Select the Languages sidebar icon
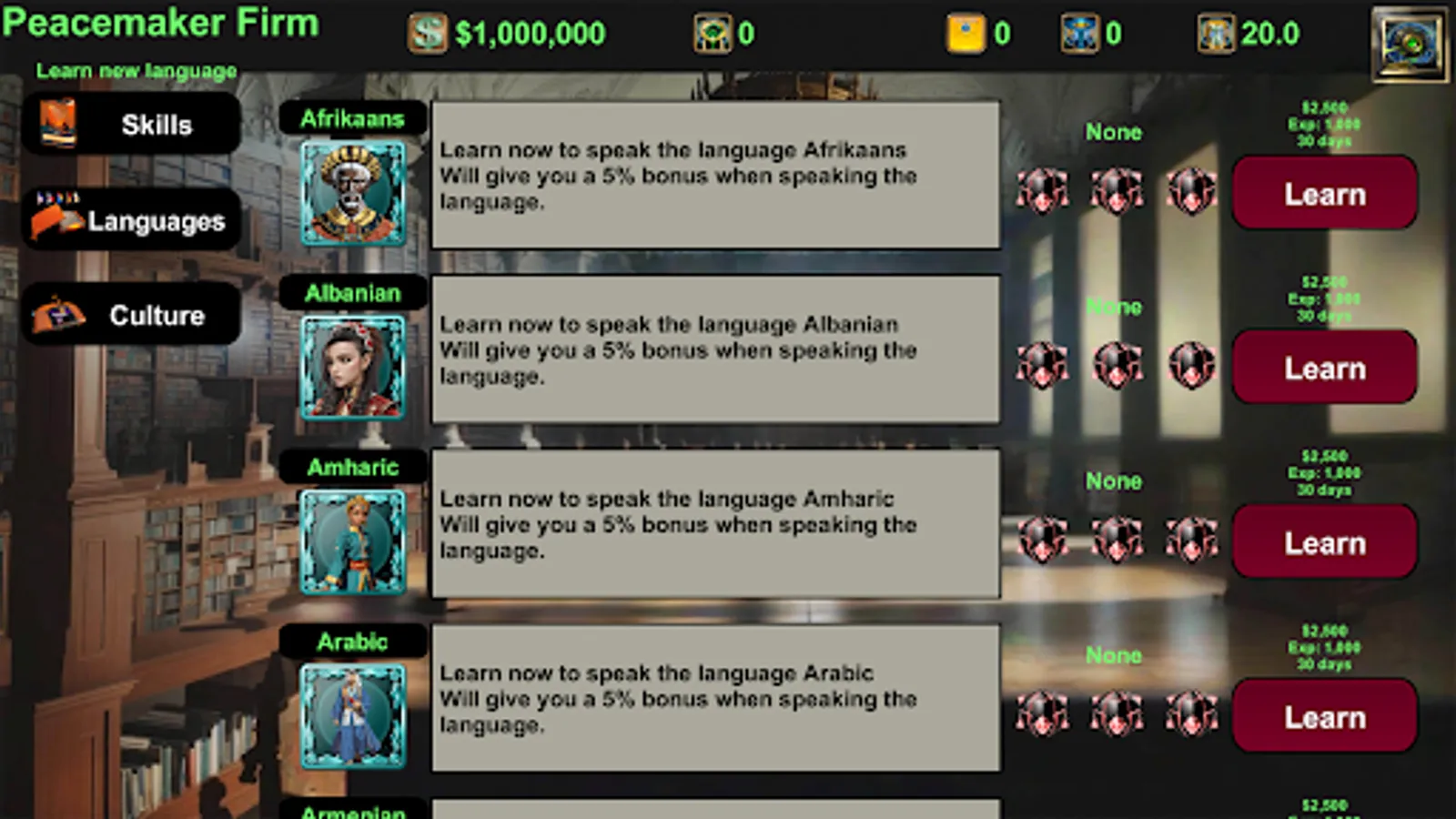 pyautogui.click(x=56, y=218)
